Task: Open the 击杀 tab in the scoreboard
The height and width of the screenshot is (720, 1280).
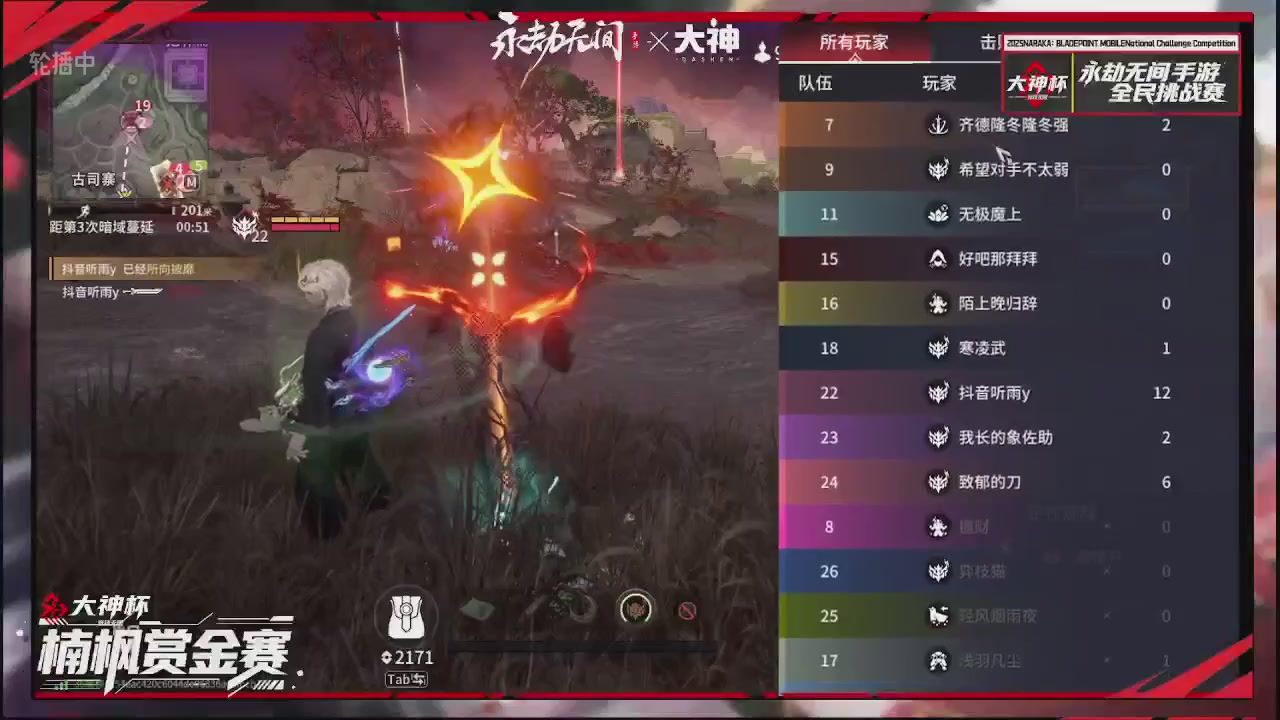Action: pyautogui.click(x=991, y=42)
